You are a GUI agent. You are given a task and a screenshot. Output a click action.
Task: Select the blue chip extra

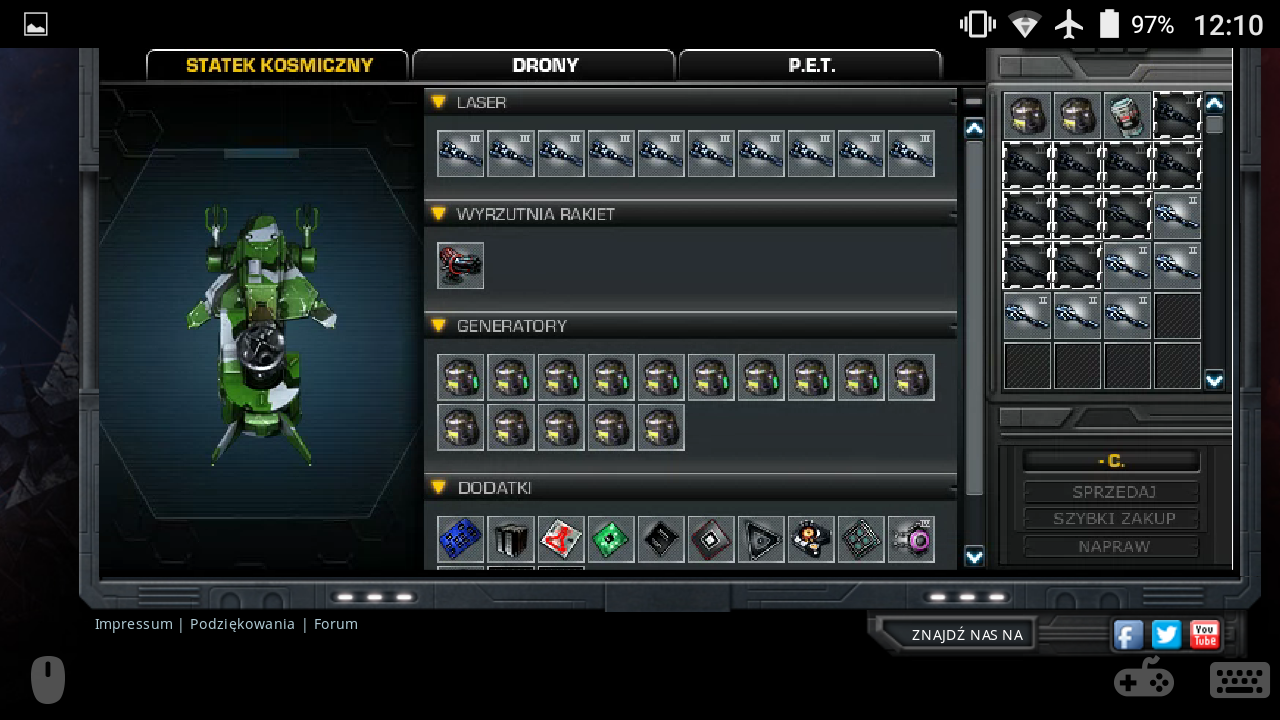461,539
